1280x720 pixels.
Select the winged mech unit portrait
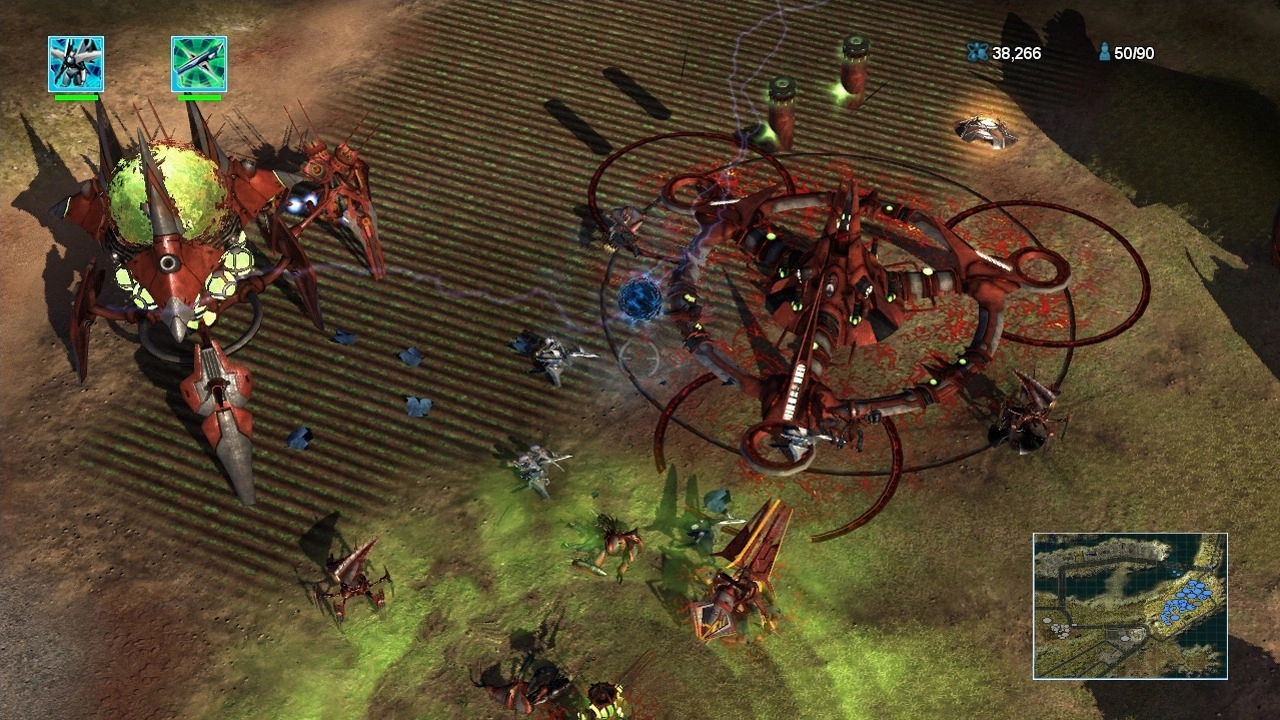(76, 64)
